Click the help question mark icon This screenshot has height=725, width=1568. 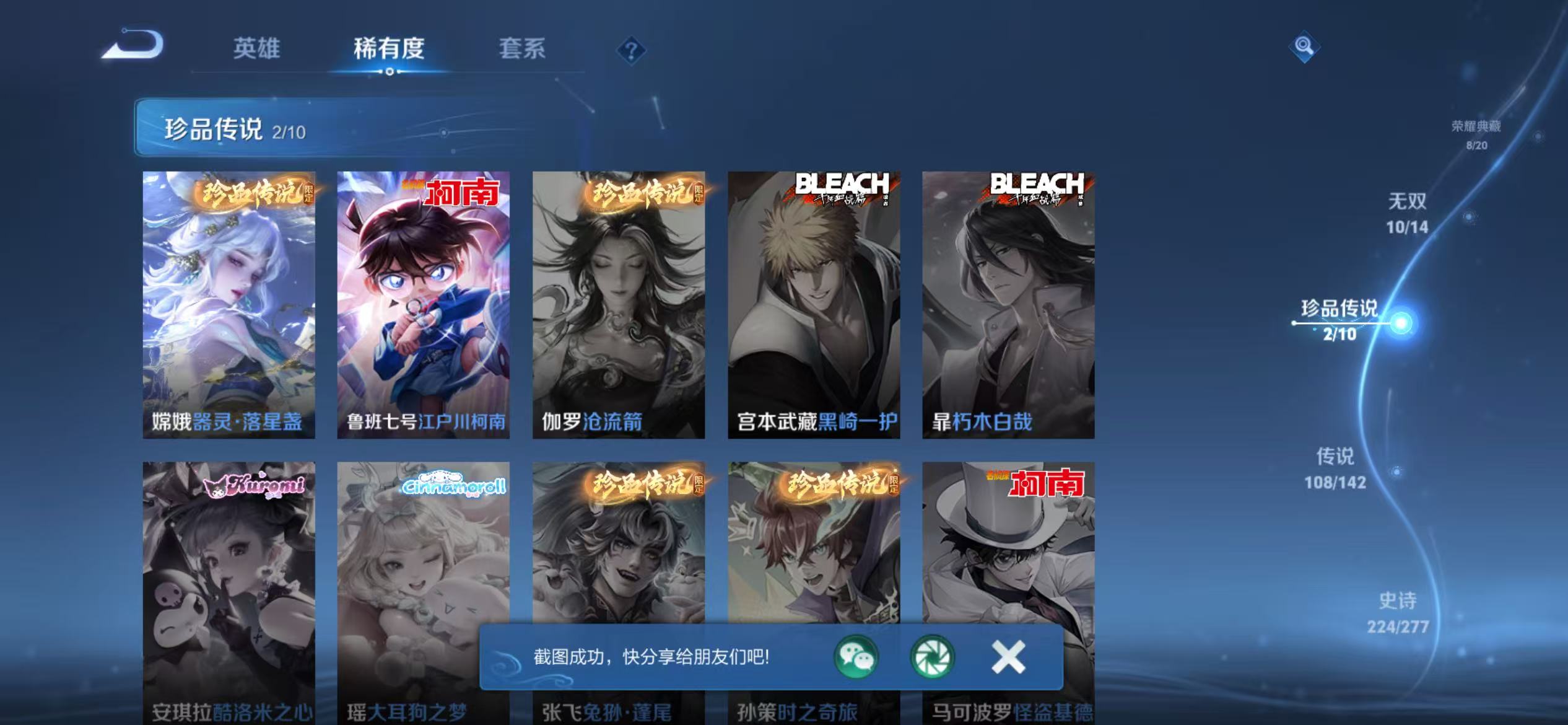[630, 50]
